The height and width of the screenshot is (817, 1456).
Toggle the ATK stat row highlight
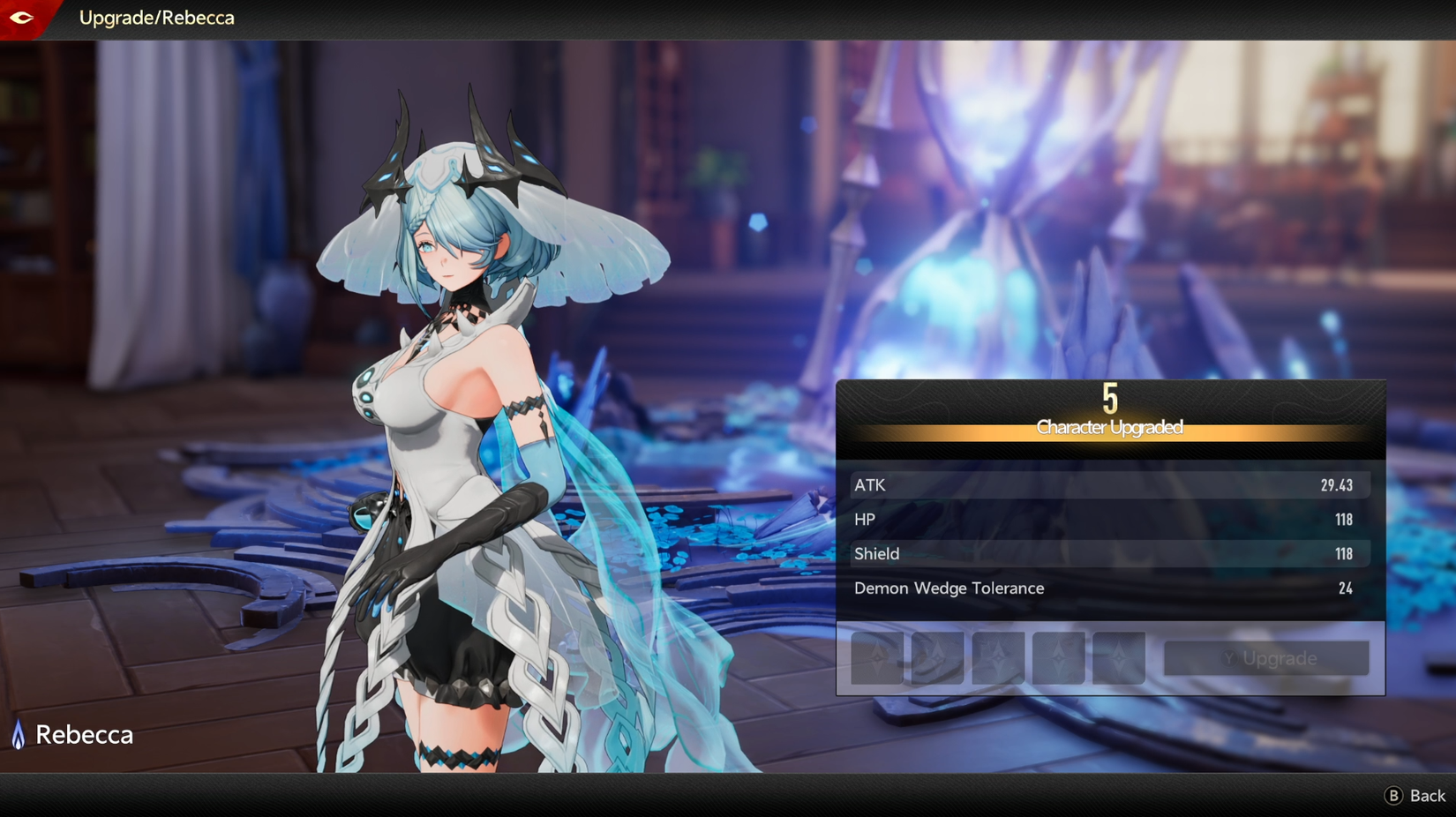tap(1107, 484)
